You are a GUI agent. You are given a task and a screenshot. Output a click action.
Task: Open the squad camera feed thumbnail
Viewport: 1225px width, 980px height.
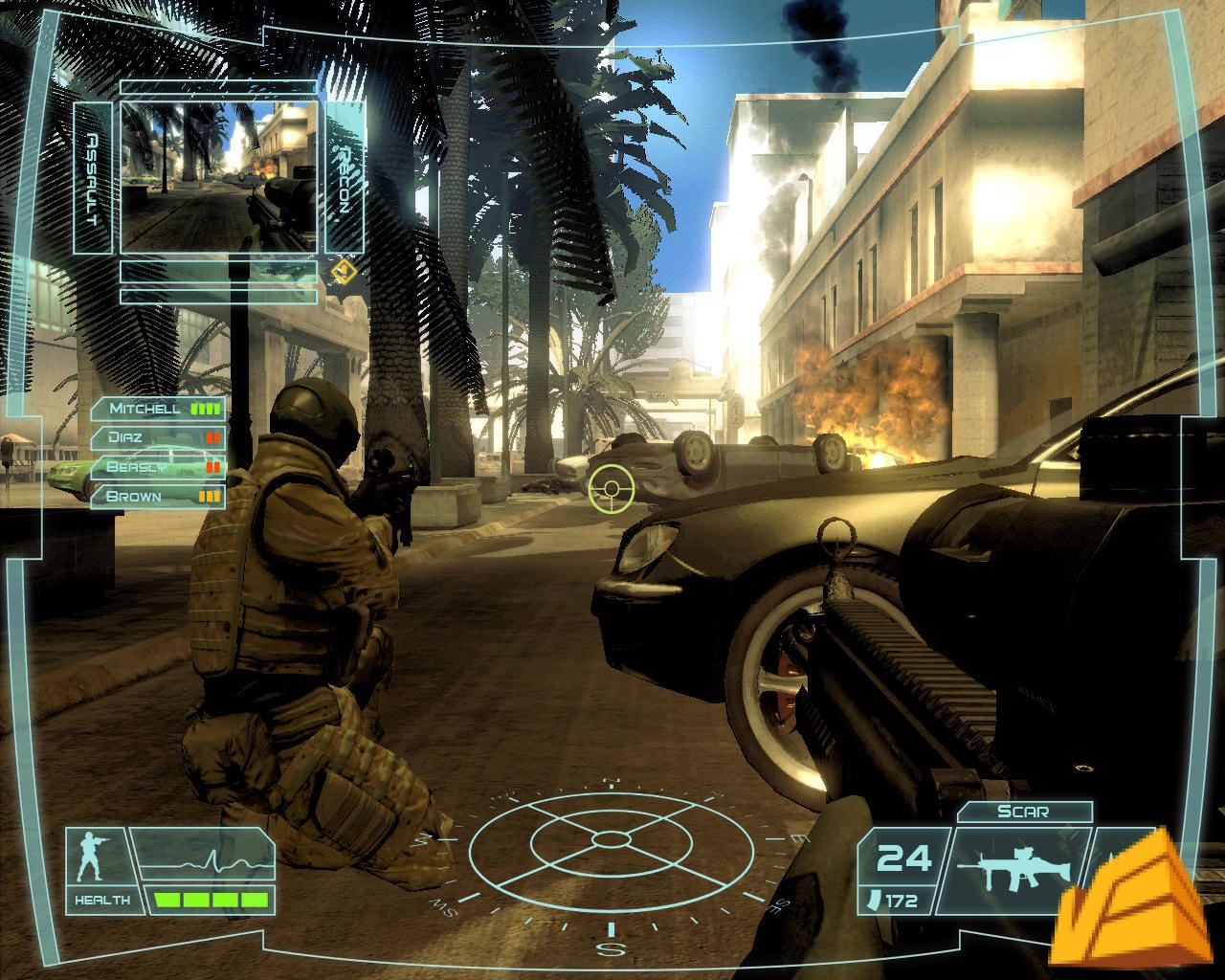(x=219, y=177)
